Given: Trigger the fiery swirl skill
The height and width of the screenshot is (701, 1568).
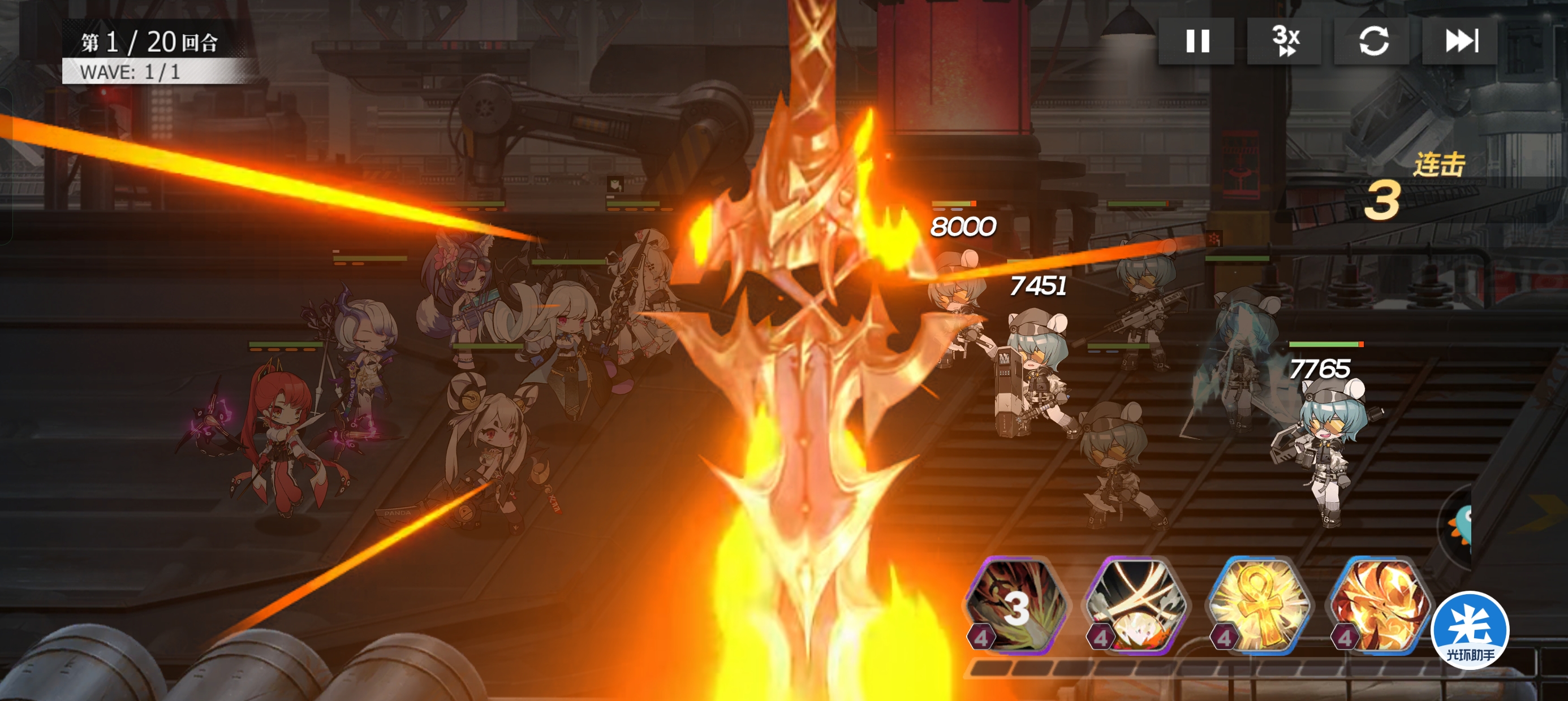Looking at the screenshot, I should pyautogui.click(x=1379, y=605).
